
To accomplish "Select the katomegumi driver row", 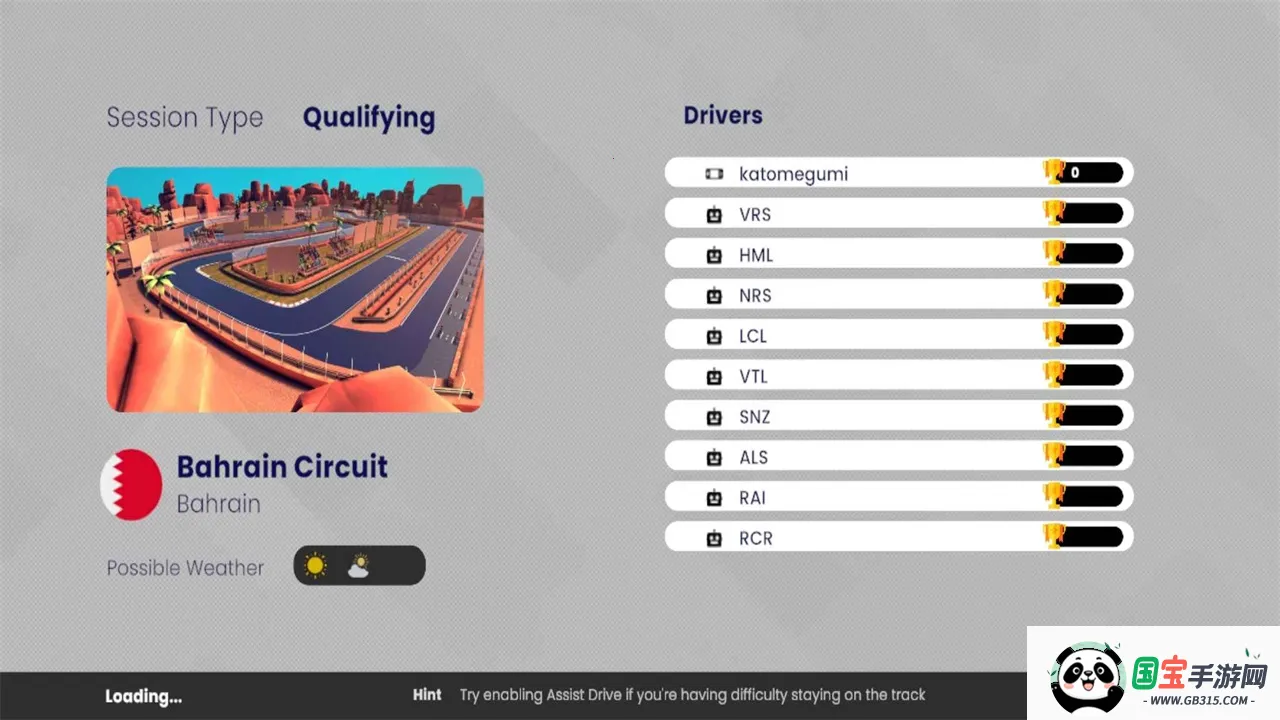I will (898, 173).
